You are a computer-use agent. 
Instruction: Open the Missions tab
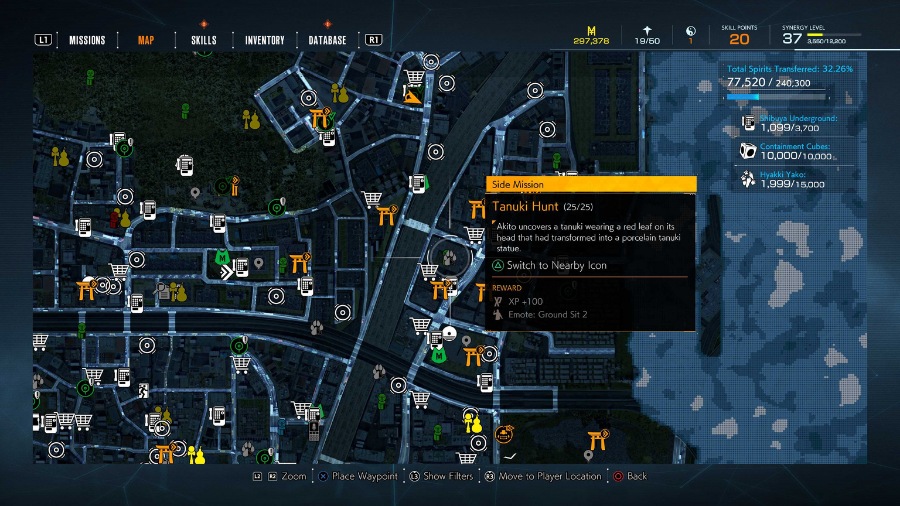(x=87, y=40)
